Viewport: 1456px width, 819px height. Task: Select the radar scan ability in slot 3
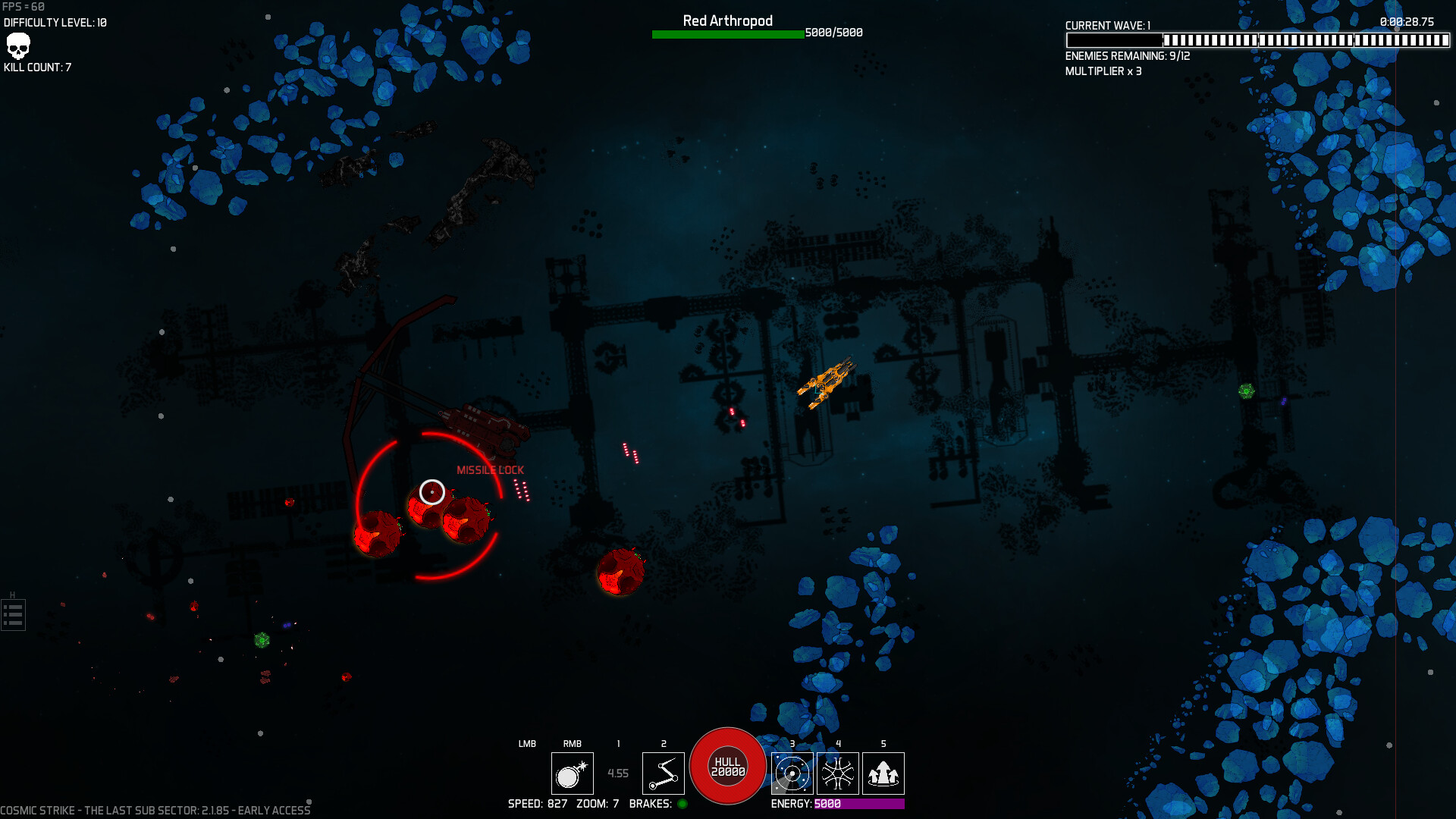click(792, 773)
